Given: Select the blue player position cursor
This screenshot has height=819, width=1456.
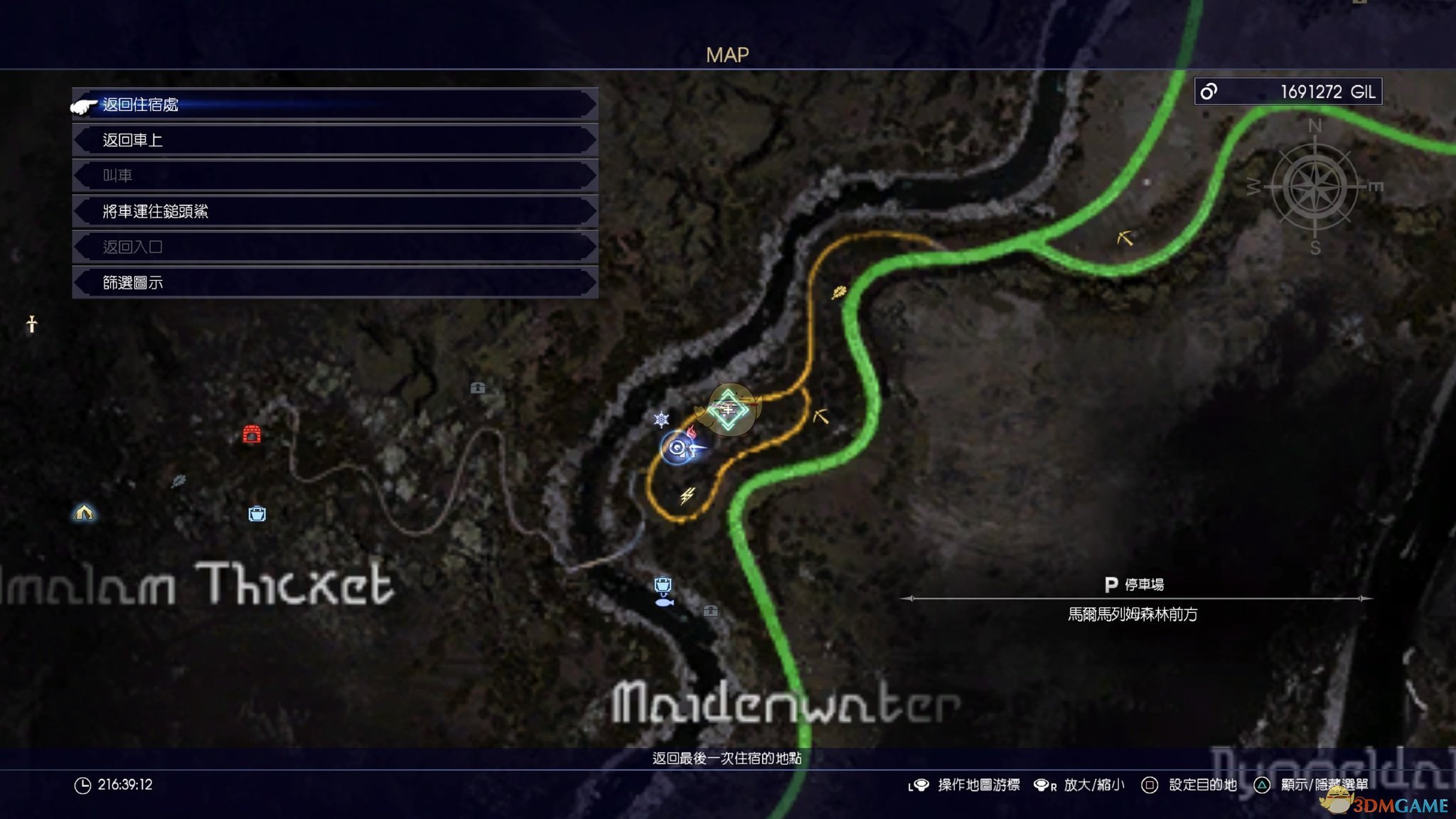Looking at the screenshot, I should (x=679, y=448).
